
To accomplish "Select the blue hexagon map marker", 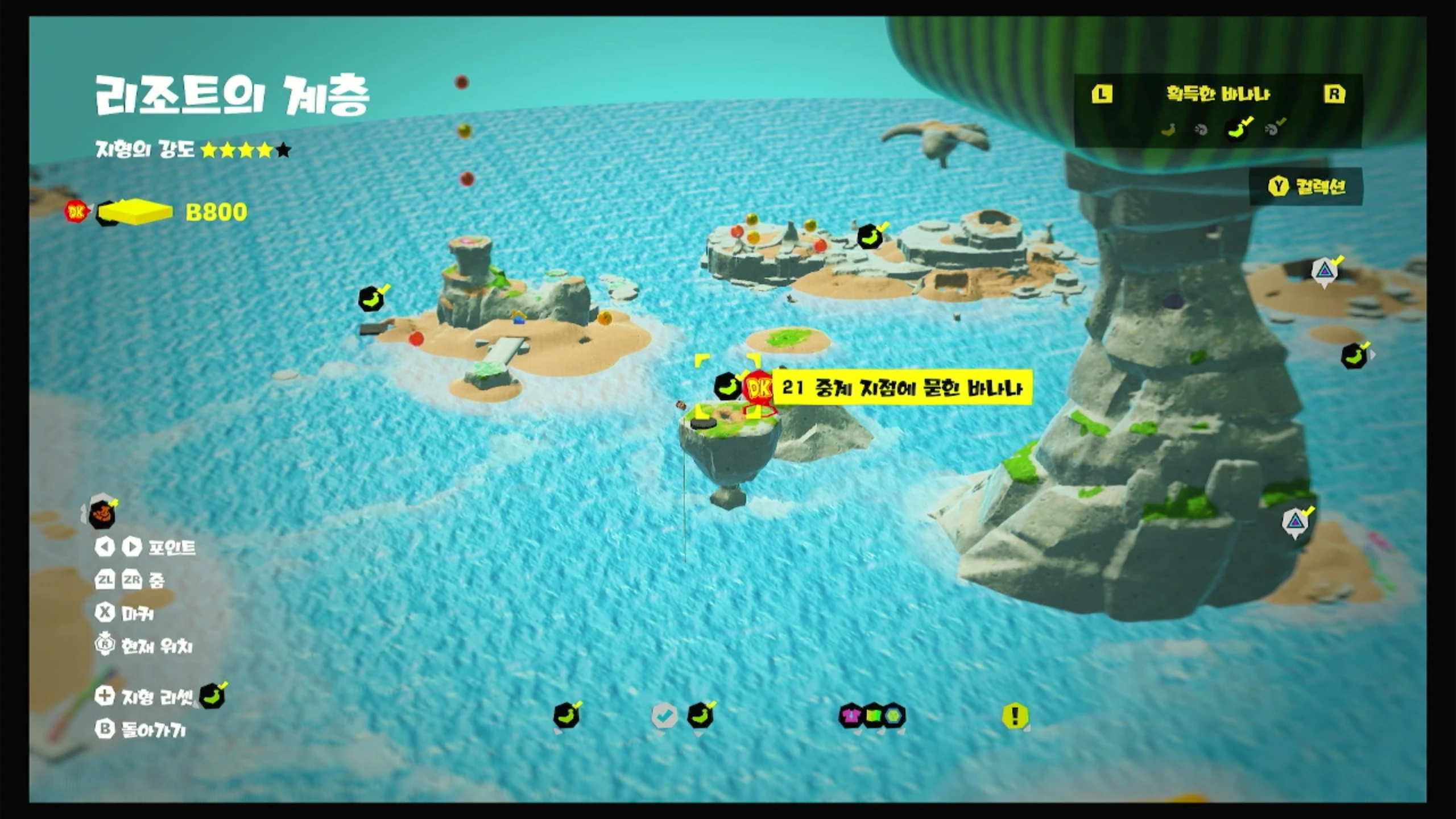I will click(x=895, y=715).
